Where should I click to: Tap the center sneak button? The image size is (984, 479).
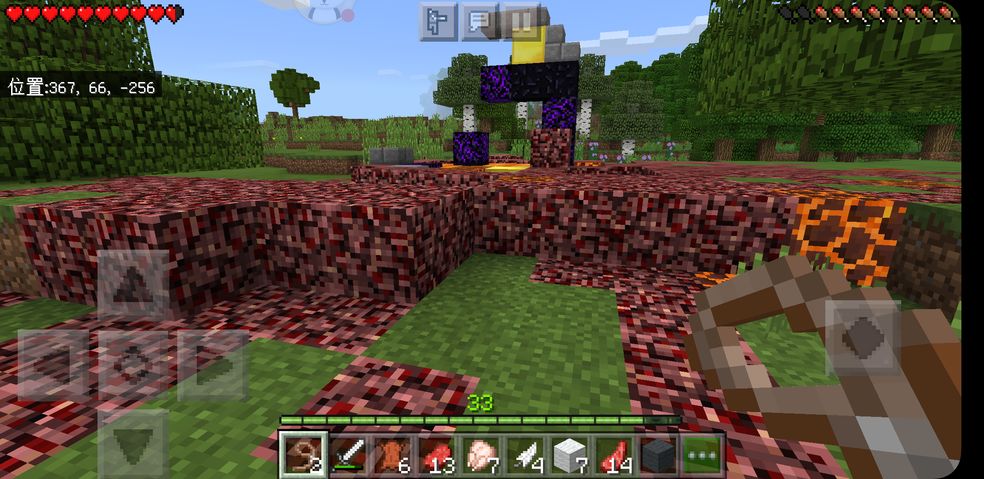point(133,364)
